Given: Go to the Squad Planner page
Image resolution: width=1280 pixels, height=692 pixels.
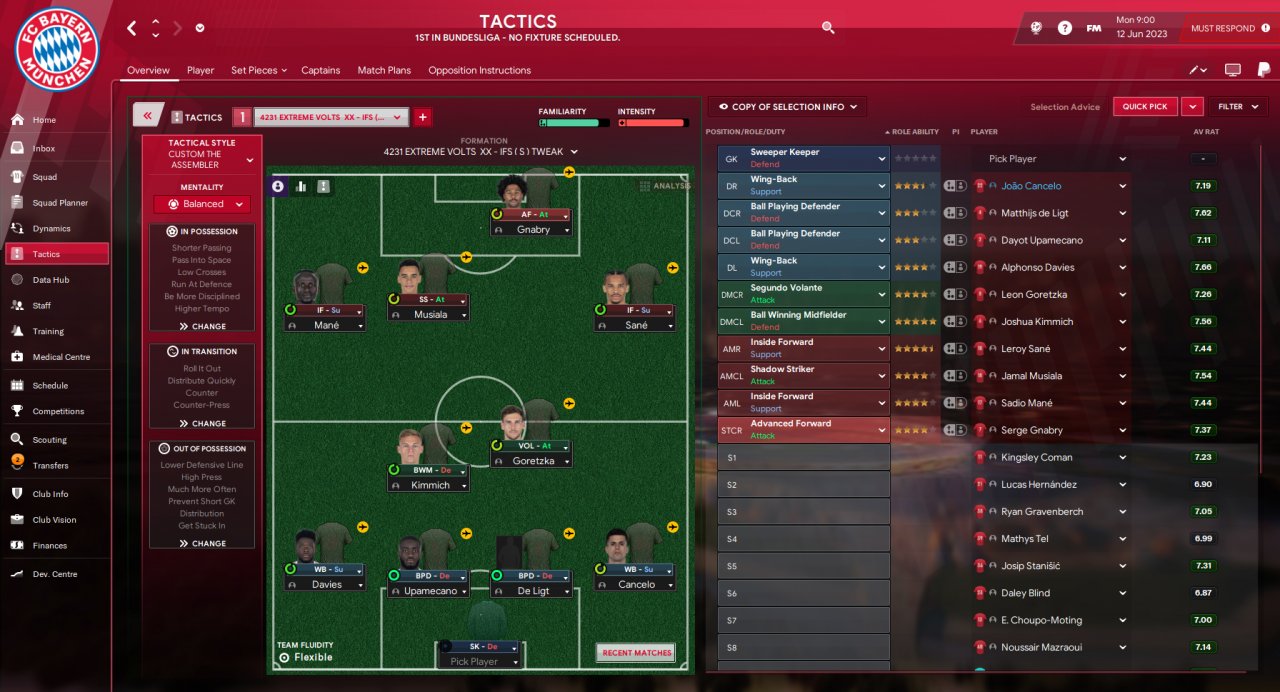Looking at the screenshot, I should (60, 203).
